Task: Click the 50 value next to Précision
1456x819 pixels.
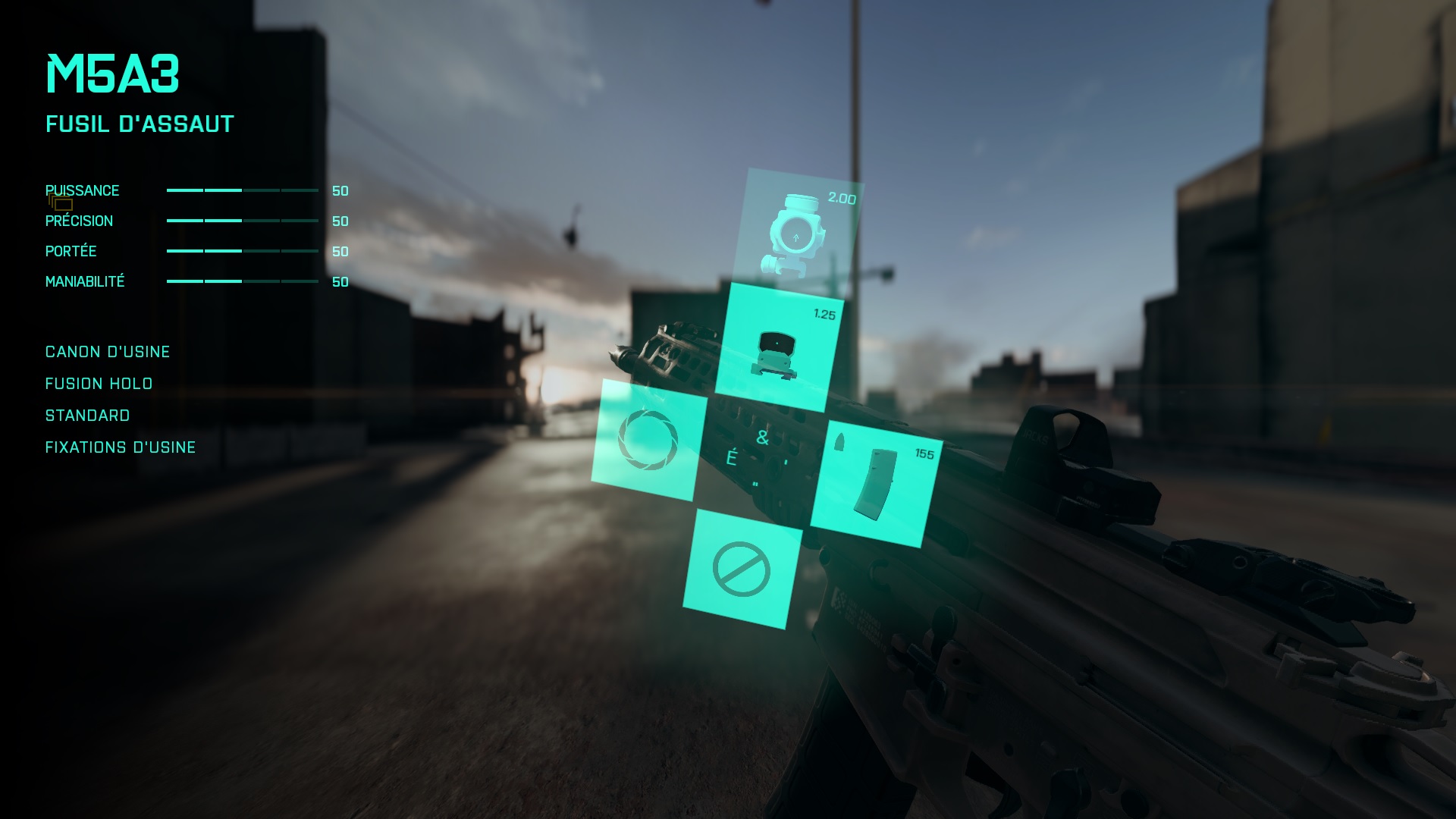Action: tap(340, 221)
